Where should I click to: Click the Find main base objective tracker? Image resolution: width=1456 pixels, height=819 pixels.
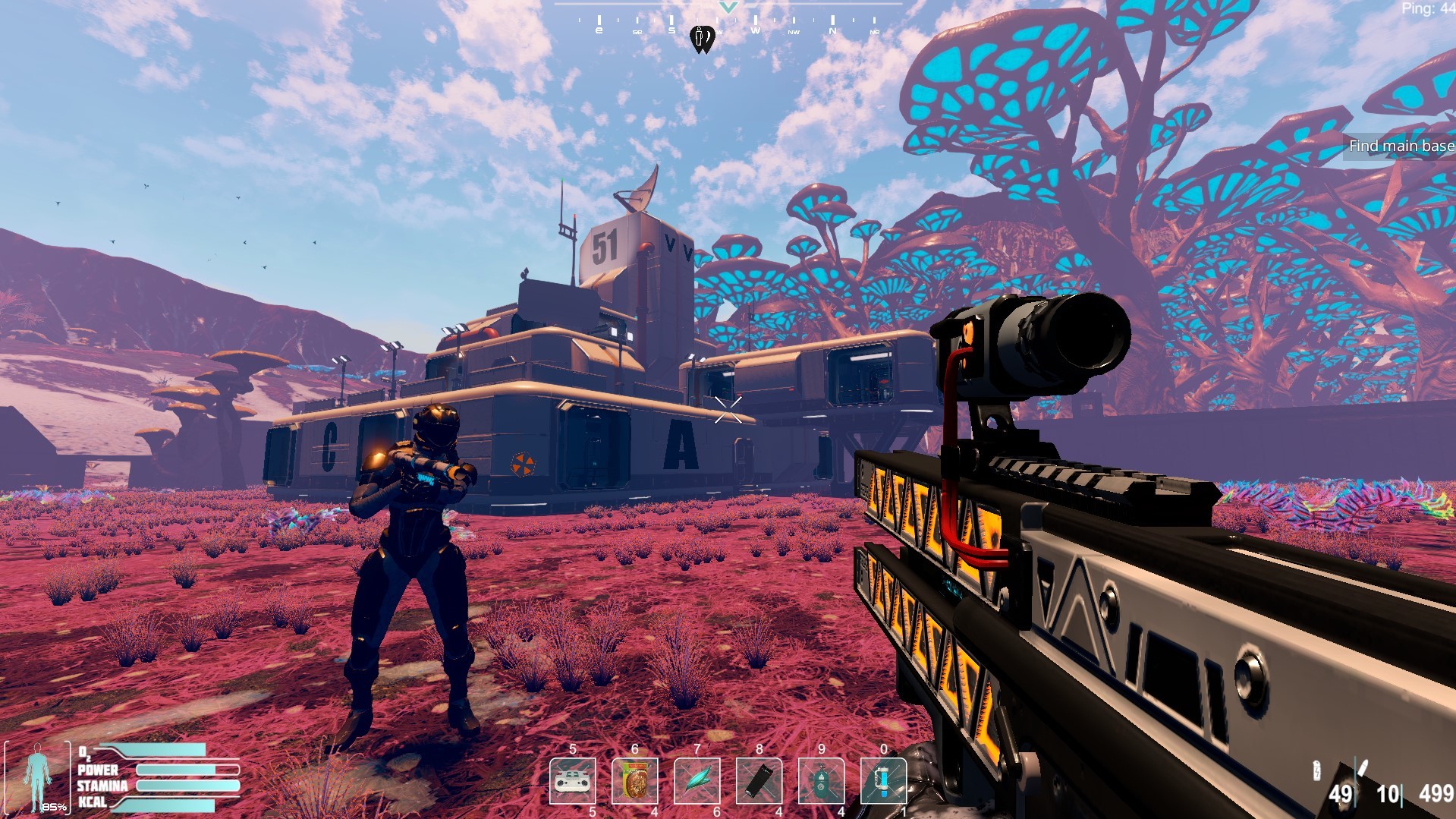[x=1401, y=146]
